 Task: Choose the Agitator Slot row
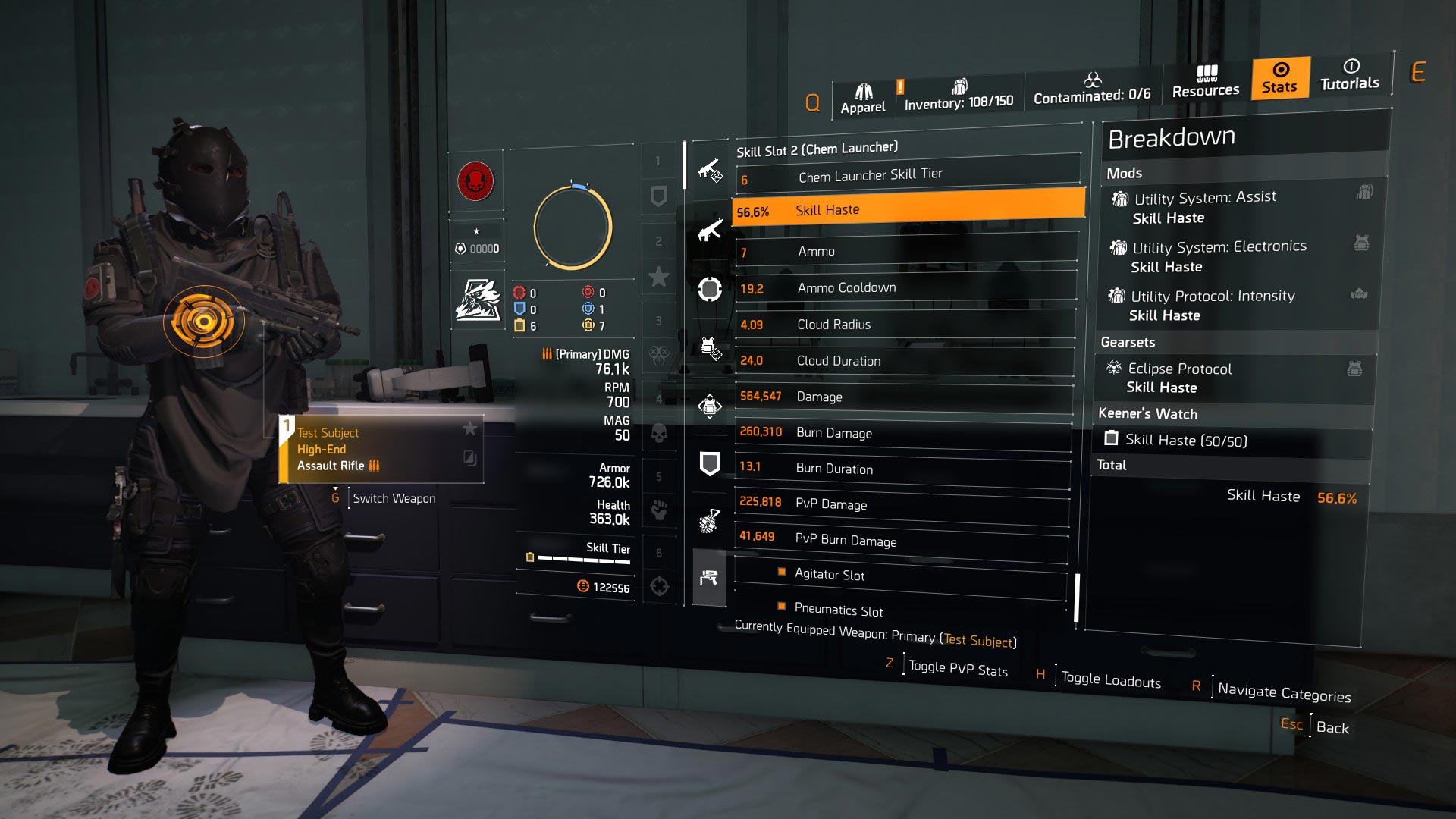(x=901, y=575)
